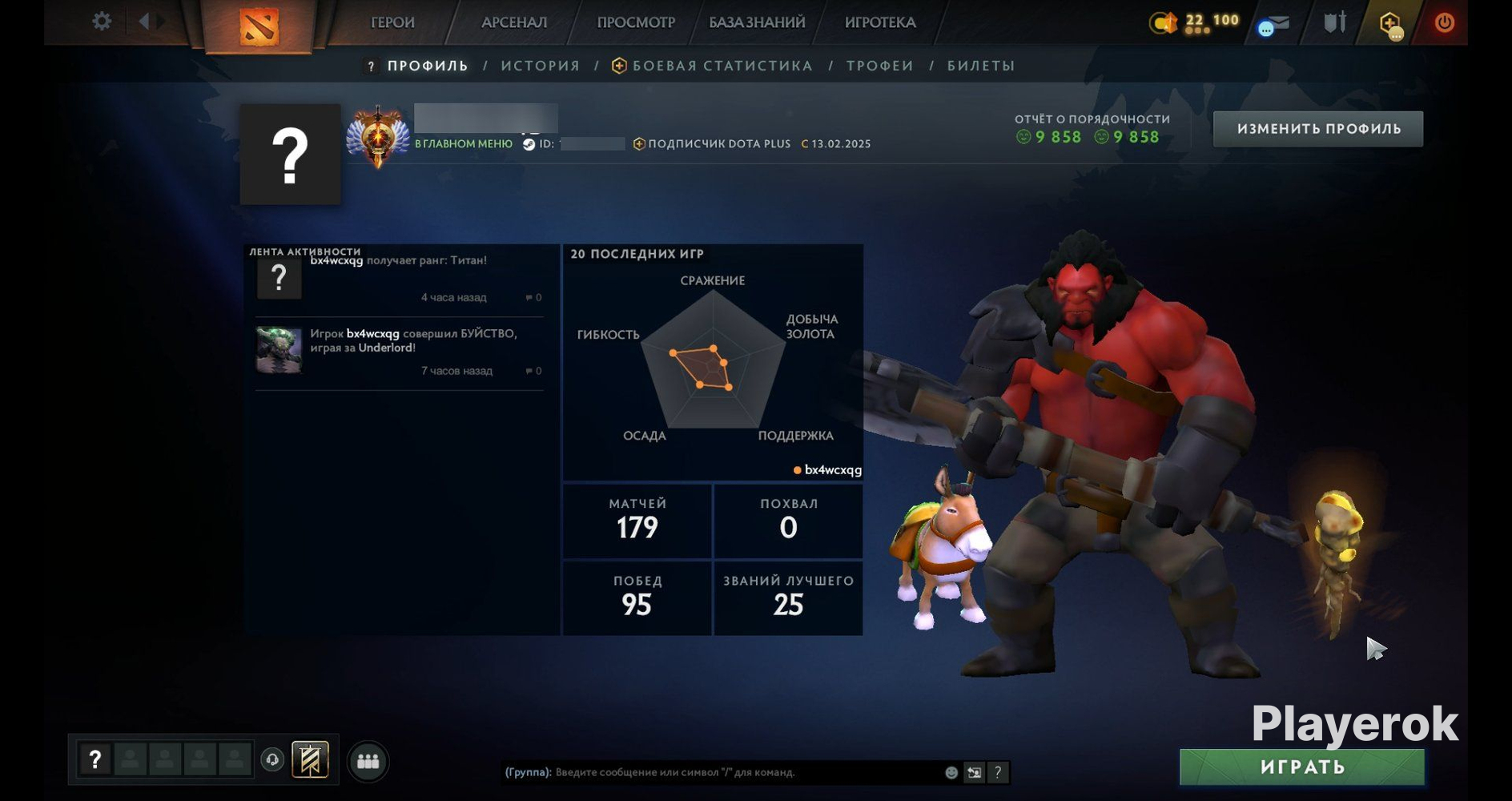This screenshot has height=801, width=1512.
Task: Select the ИГРОТЕКА menu entry
Action: (880, 22)
